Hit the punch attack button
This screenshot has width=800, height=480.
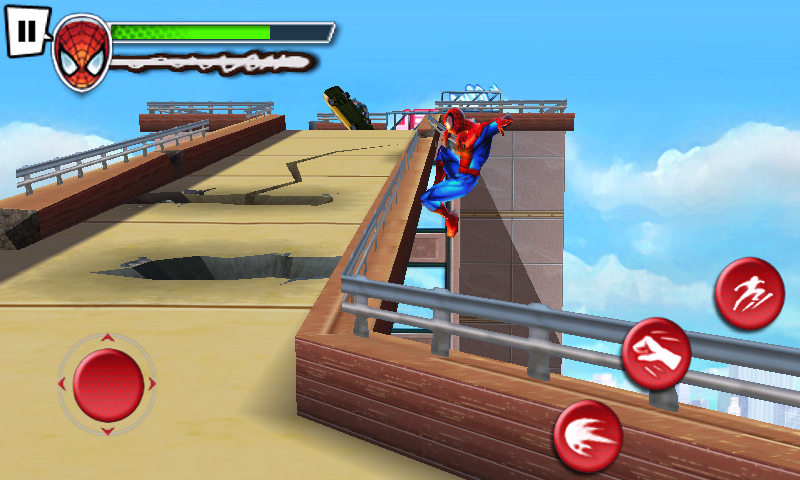tap(656, 353)
